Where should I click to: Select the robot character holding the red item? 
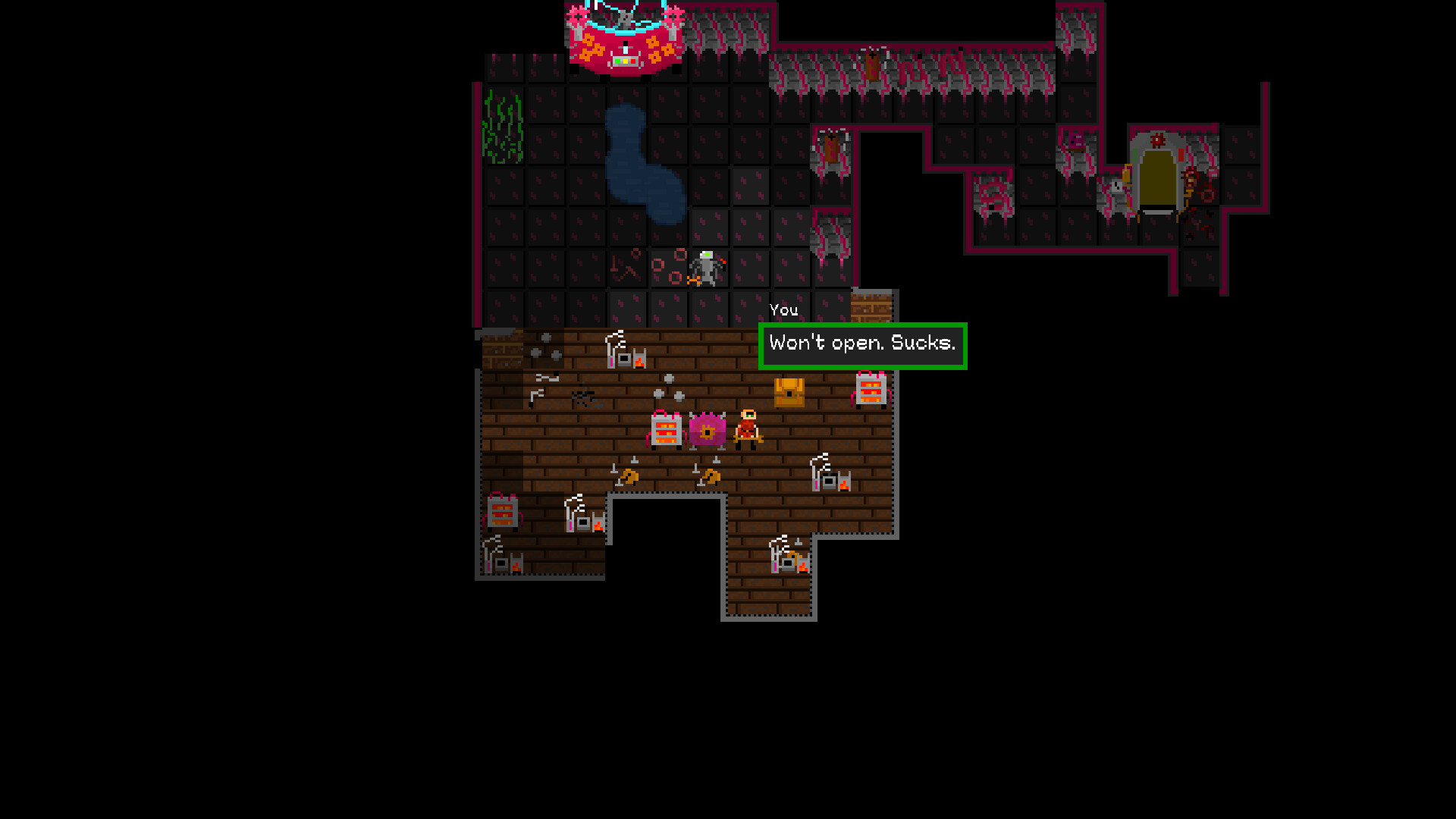point(707,269)
